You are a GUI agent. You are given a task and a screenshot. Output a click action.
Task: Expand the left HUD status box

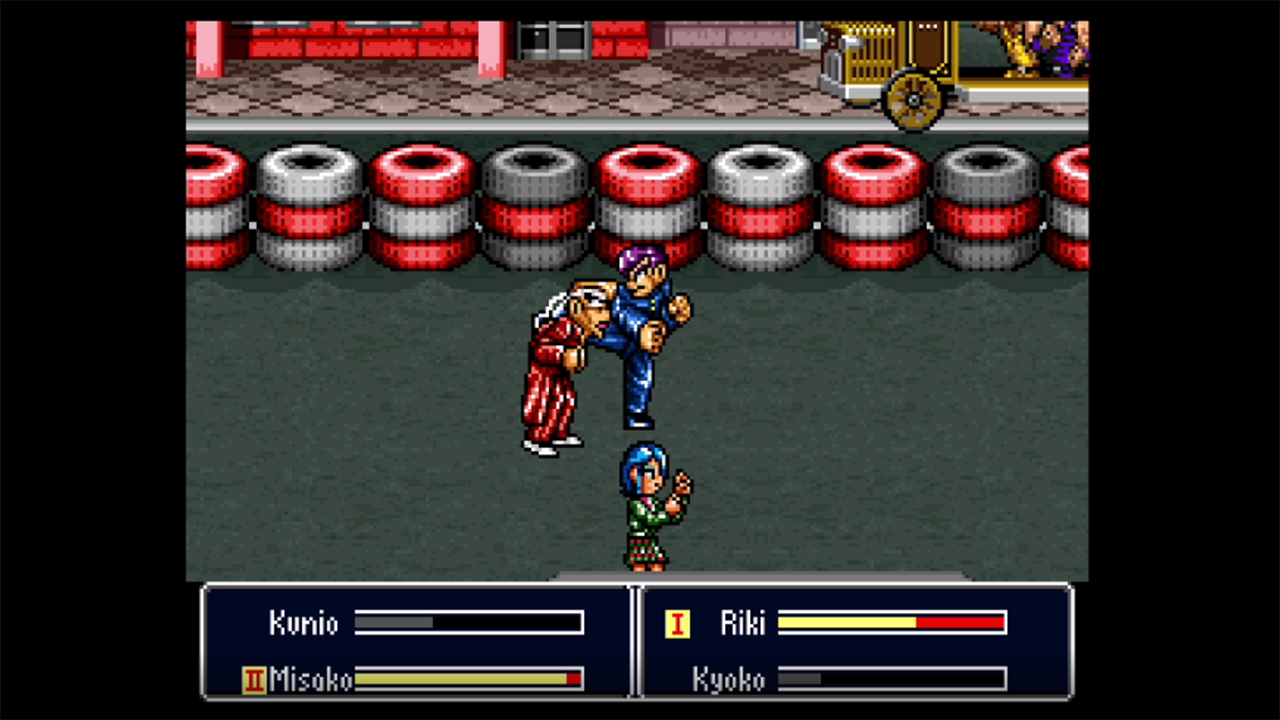pyautogui.click(x=415, y=645)
